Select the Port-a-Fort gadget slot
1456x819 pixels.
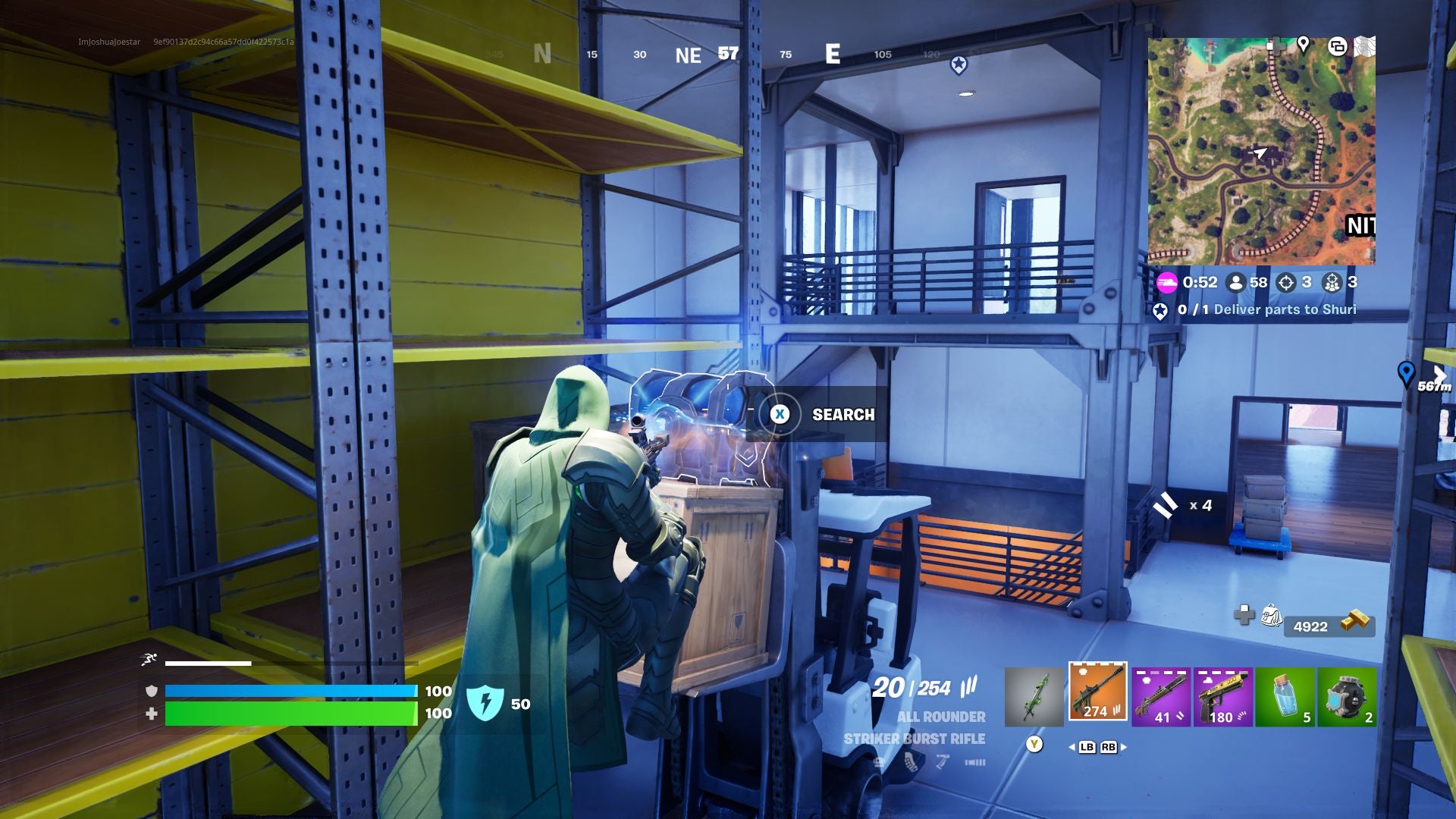click(1350, 694)
